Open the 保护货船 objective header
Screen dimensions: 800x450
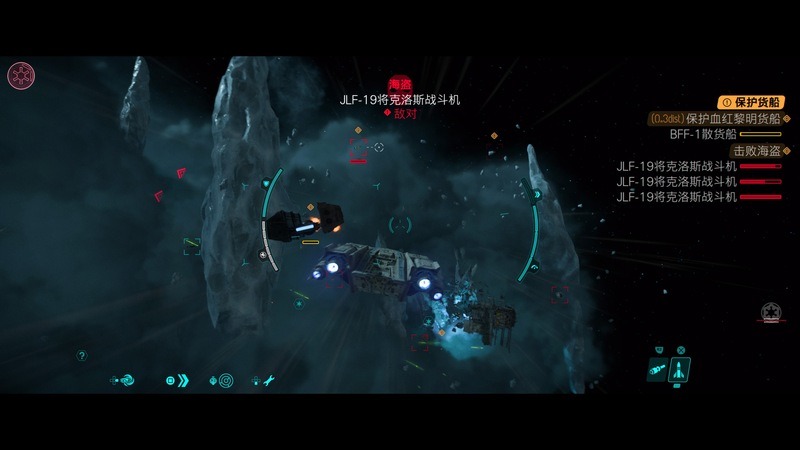(751, 102)
